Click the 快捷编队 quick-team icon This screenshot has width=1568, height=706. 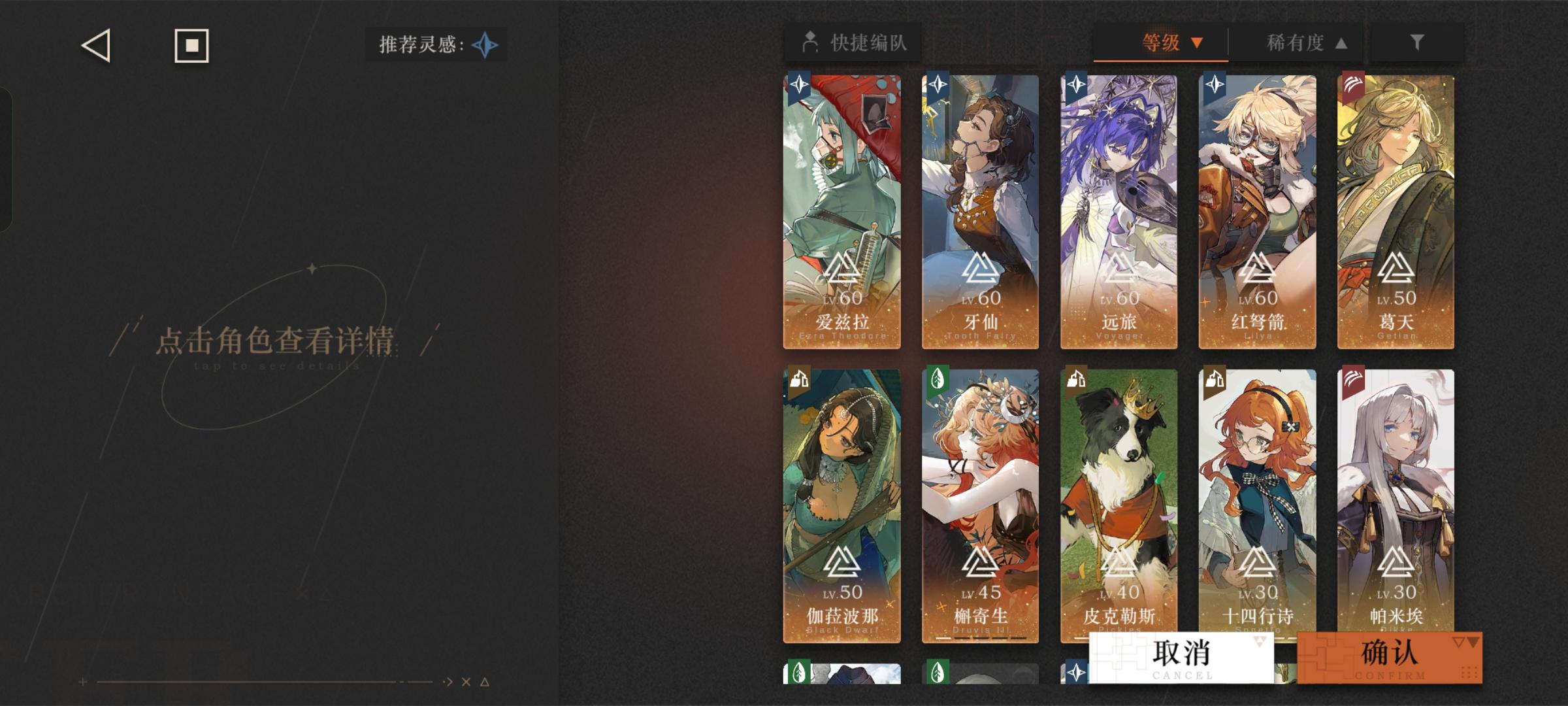(810, 41)
